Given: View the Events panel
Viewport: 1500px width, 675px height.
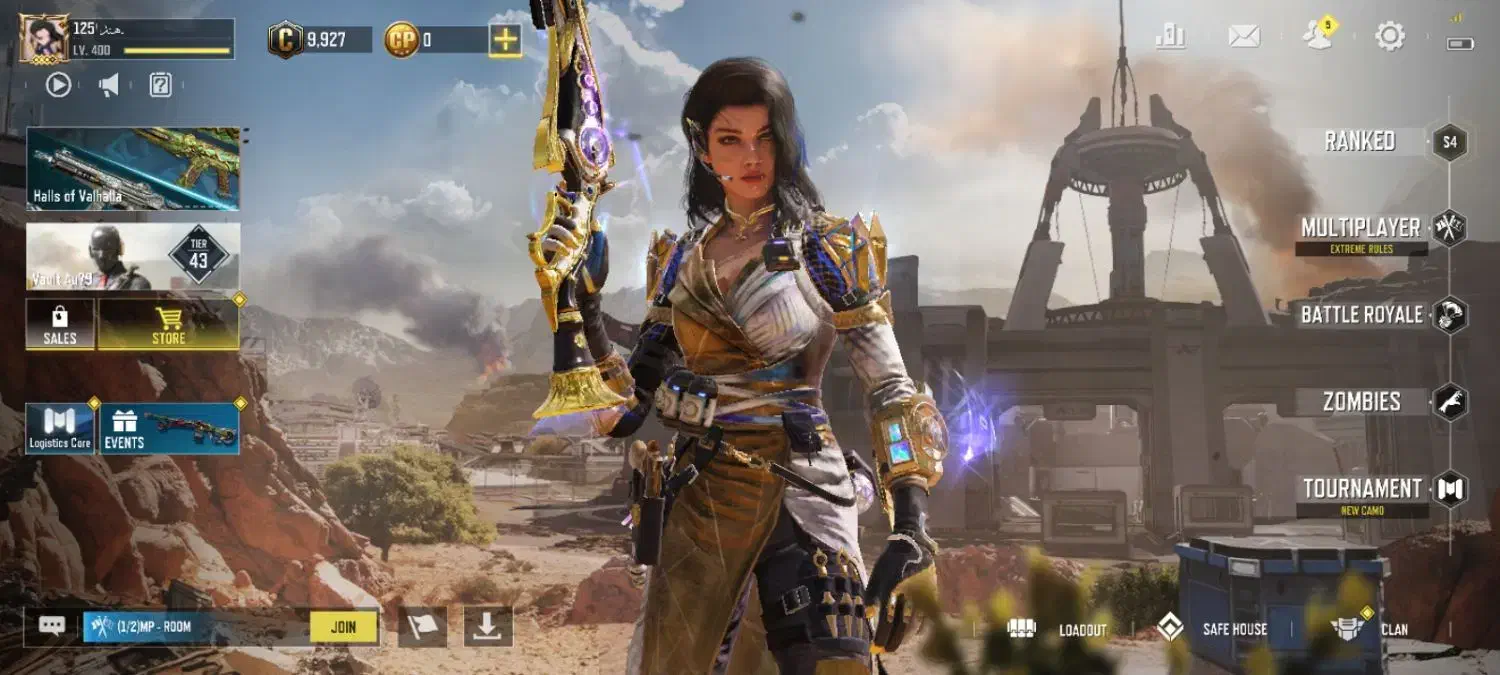Looking at the screenshot, I should click(169, 429).
